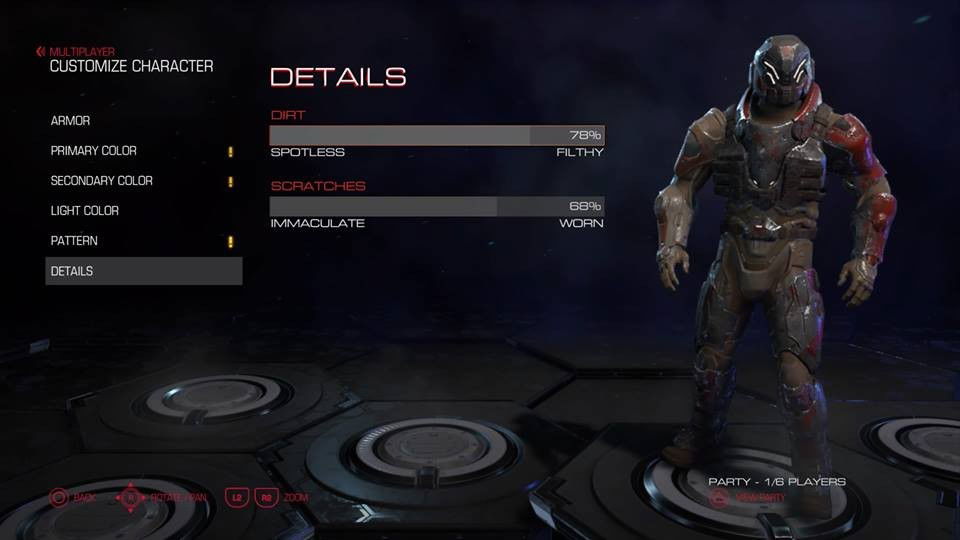Select the Primary Color entry
The image size is (960, 540).
(x=94, y=151)
